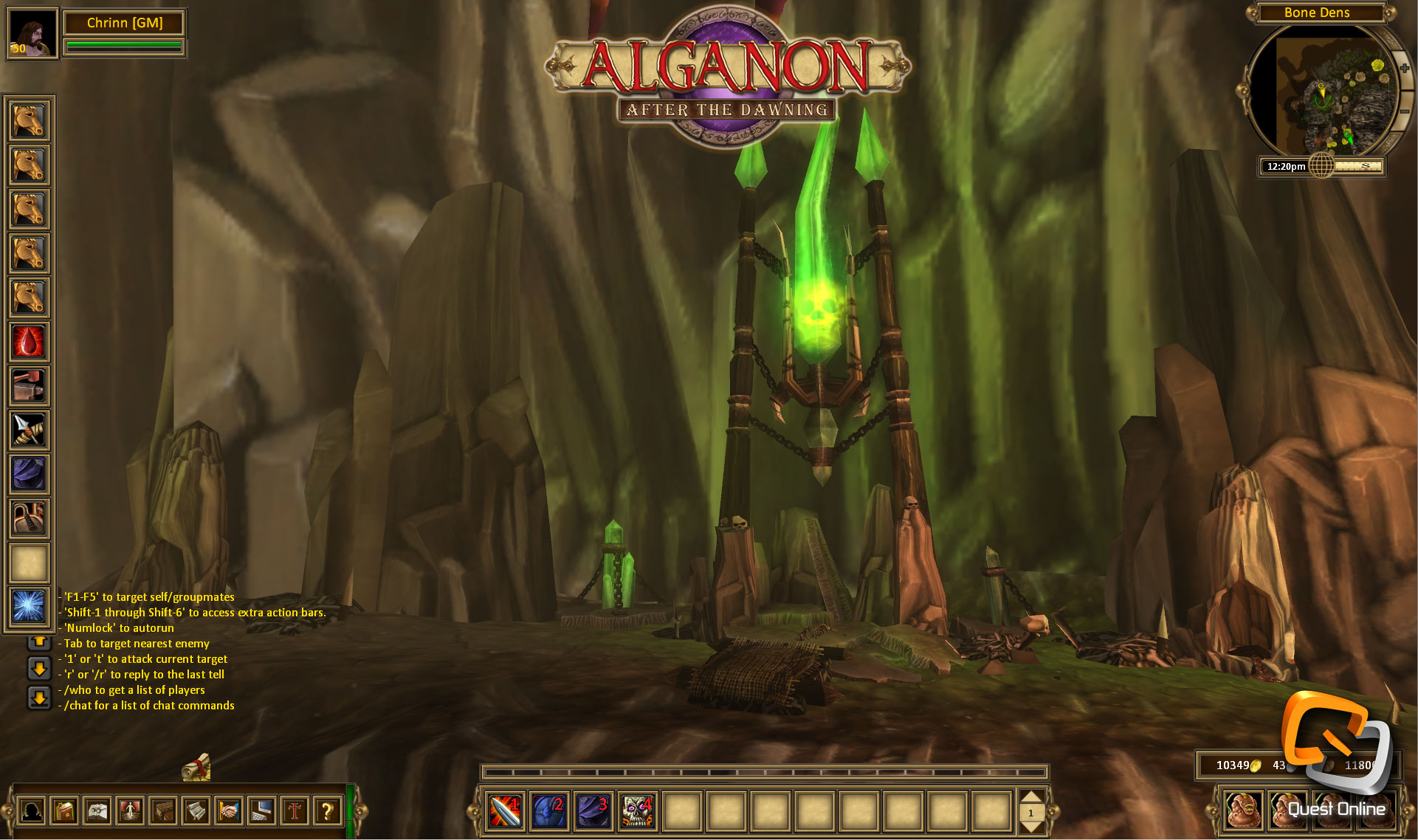Toggle the purple cloak stealth ability in slot 3
Image resolution: width=1418 pixels, height=840 pixels.
pos(594,811)
